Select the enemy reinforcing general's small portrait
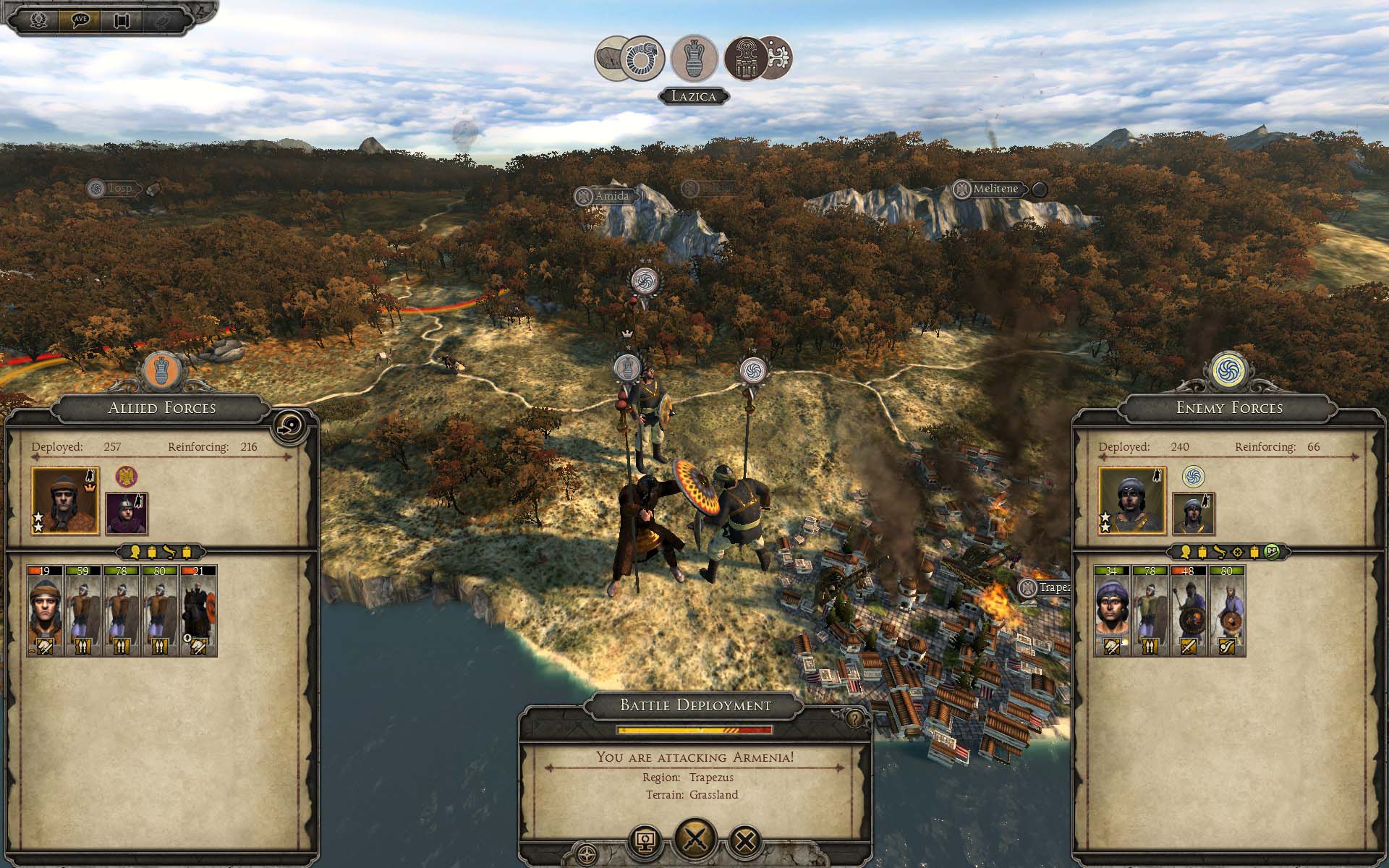Viewport: 1389px width, 868px height. 1193,514
